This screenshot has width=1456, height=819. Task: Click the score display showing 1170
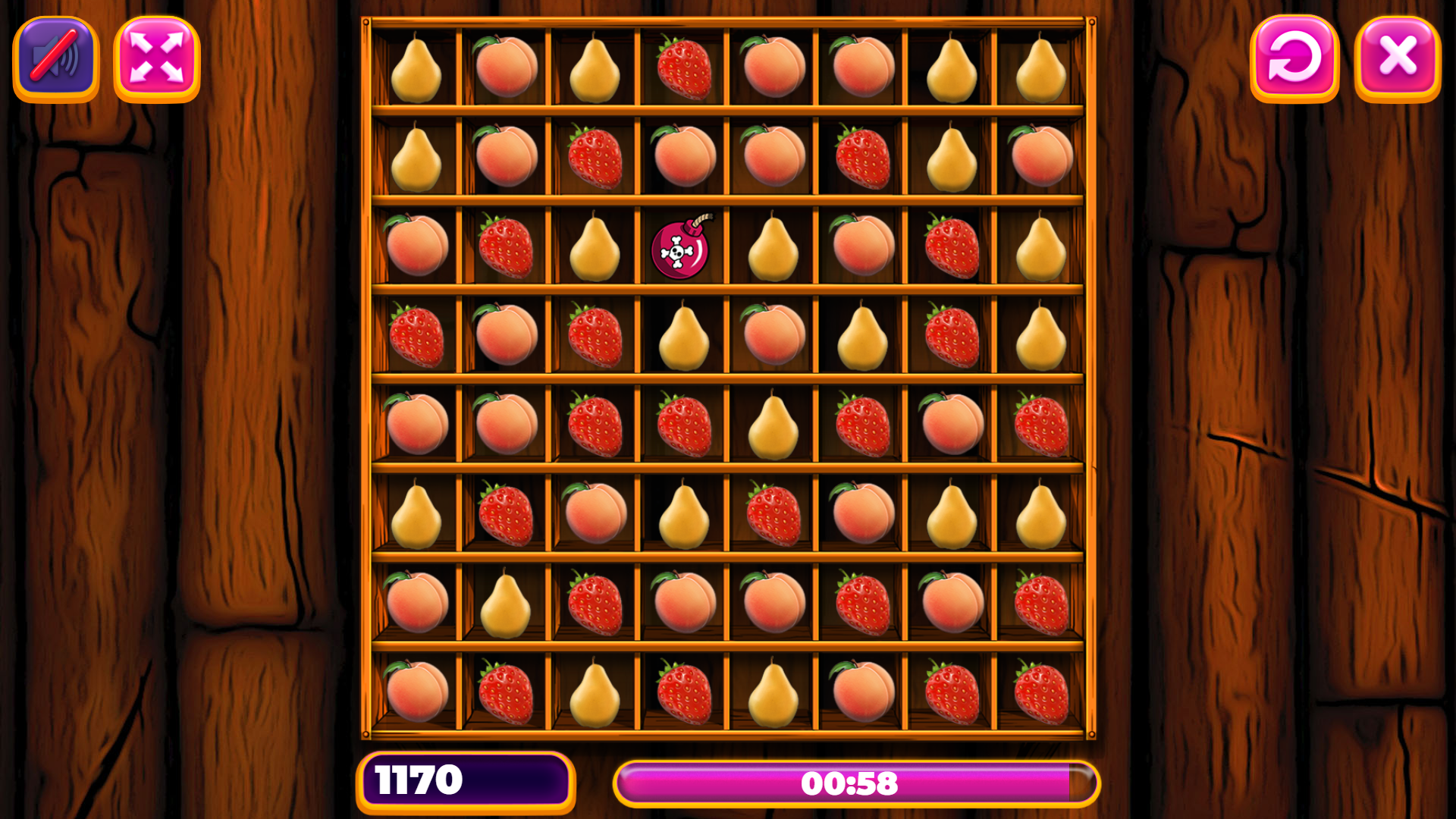pyautogui.click(x=465, y=781)
